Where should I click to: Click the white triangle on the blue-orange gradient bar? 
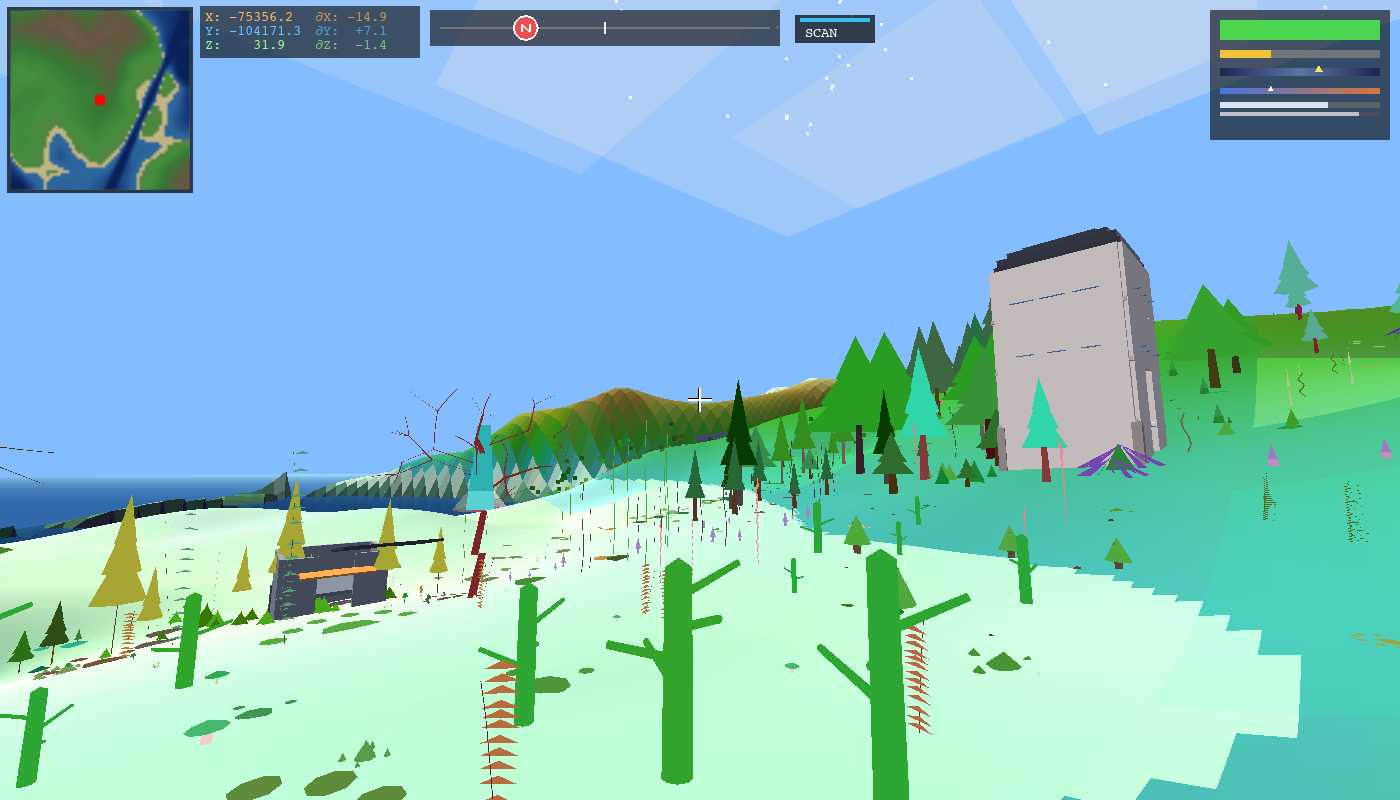1271,87
